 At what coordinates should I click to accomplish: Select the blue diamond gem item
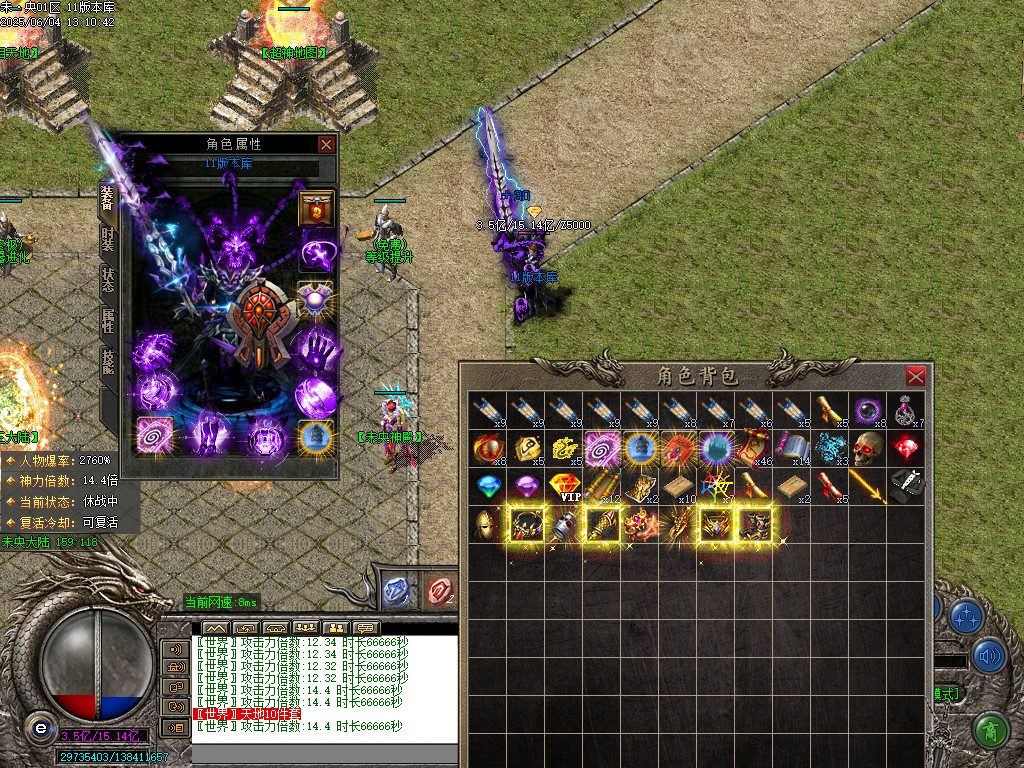click(x=489, y=486)
